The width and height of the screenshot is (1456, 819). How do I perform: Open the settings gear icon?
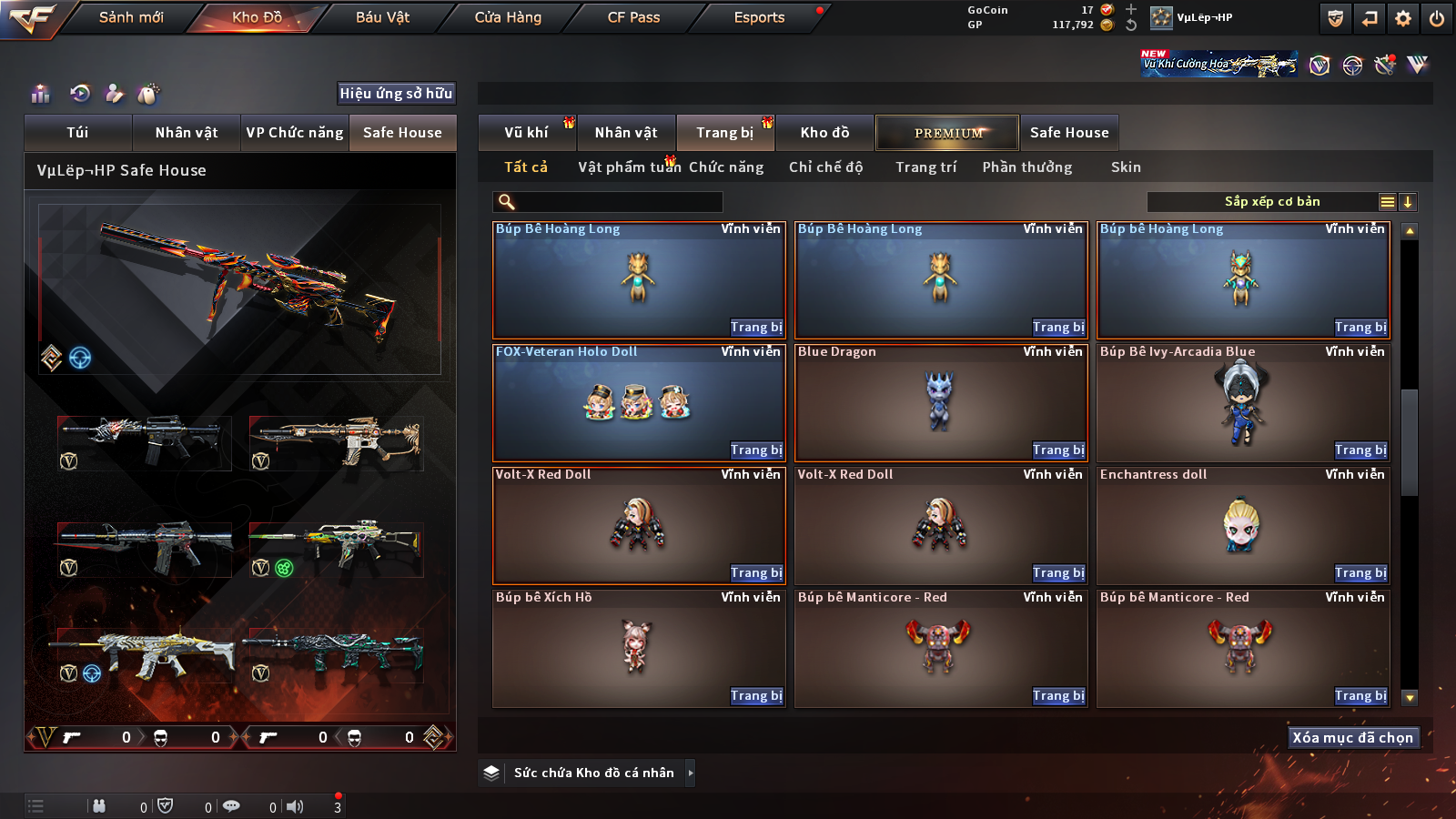[1403, 18]
